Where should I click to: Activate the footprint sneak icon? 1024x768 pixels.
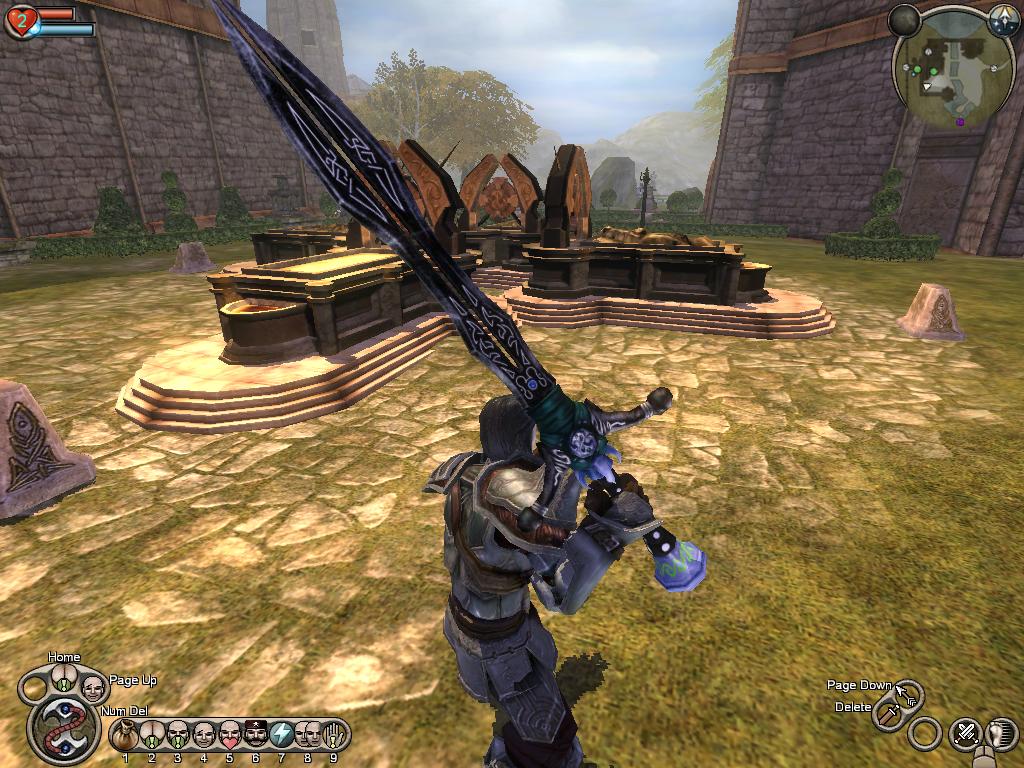[1002, 735]
